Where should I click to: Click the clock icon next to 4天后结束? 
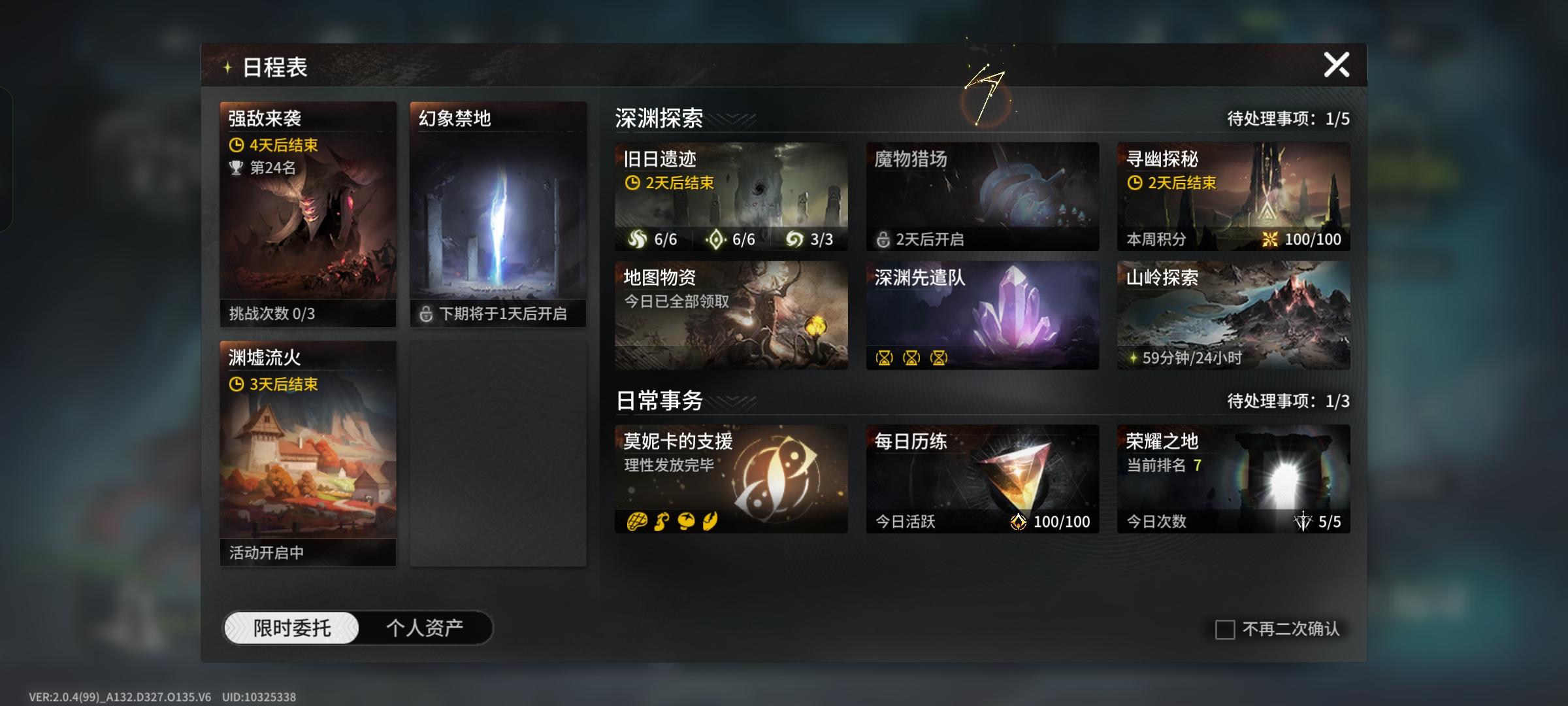tap(238, 145)
